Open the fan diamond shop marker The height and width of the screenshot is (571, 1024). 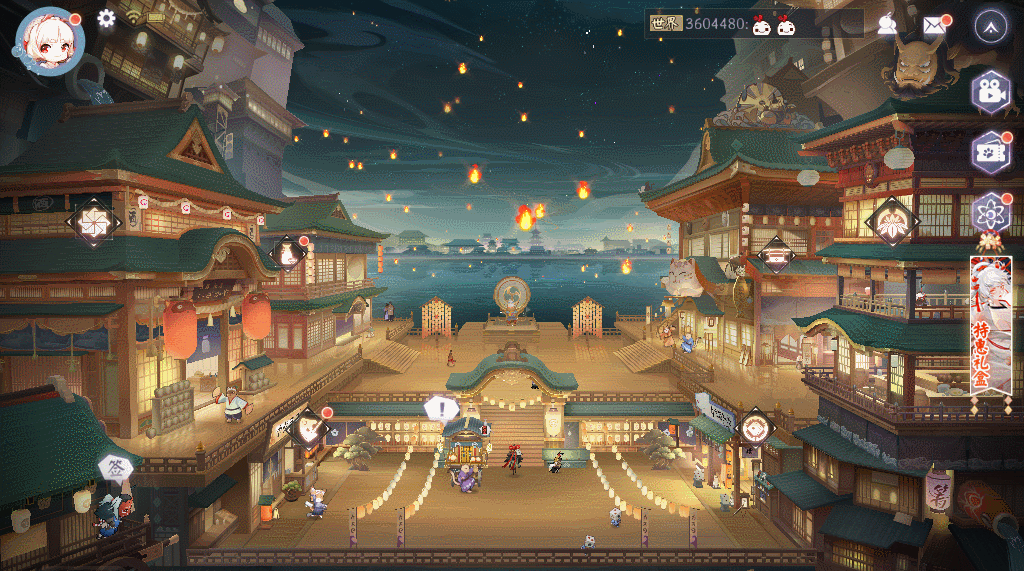point(309,428)
